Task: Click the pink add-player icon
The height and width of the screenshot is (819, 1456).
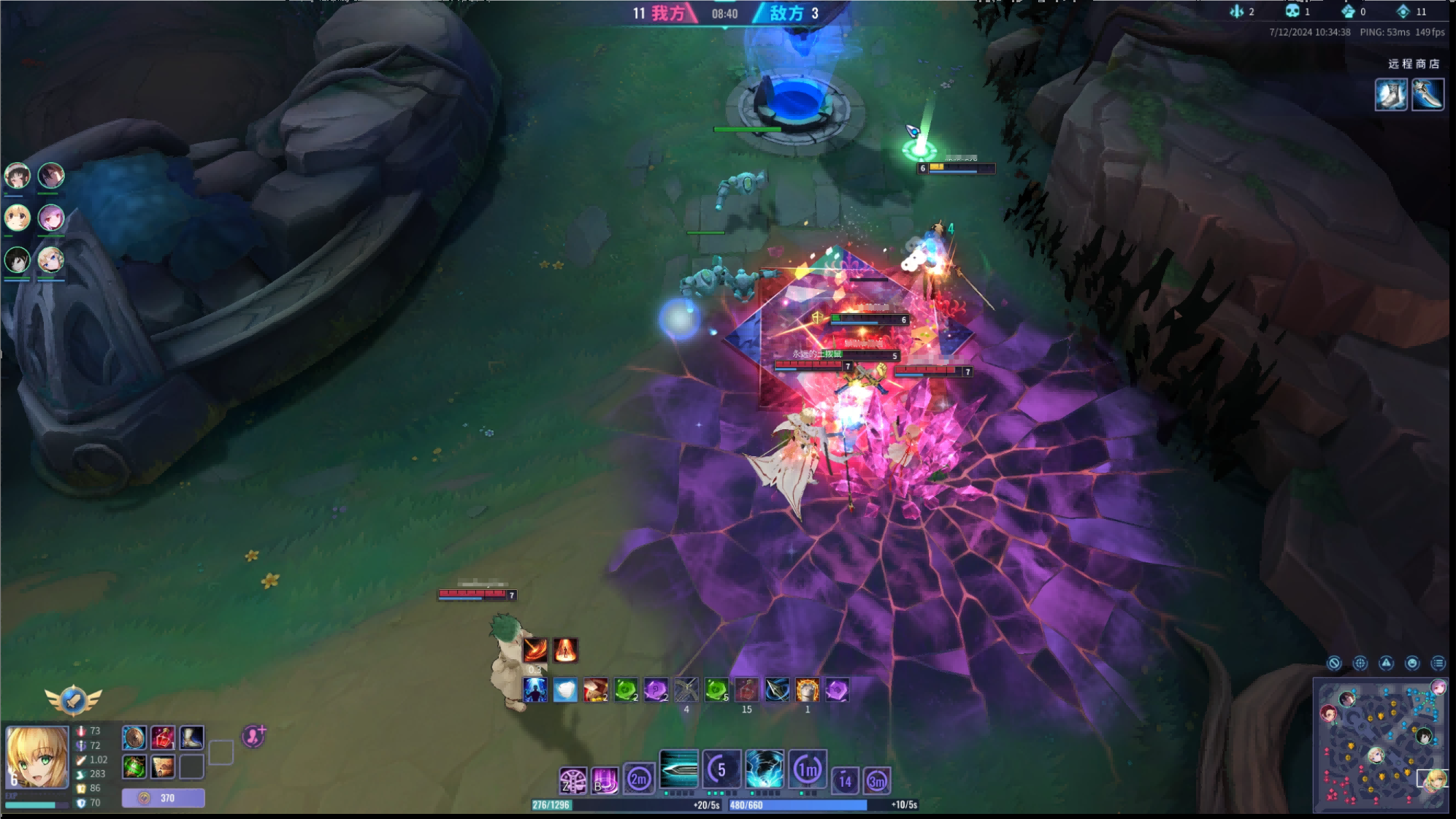Action: pyautogui.click(x=253, y=736)
